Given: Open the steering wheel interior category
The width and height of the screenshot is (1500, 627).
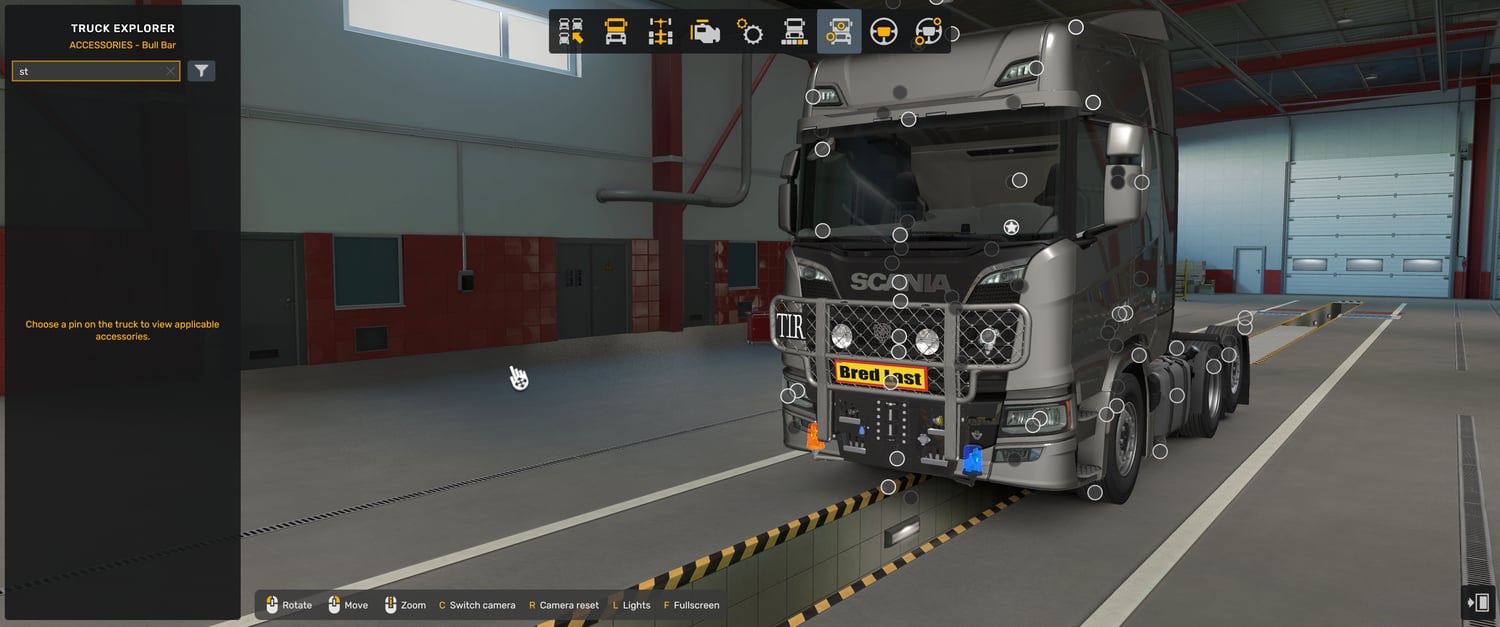Looking at the screenshot, I should click(x=884, y=32).
